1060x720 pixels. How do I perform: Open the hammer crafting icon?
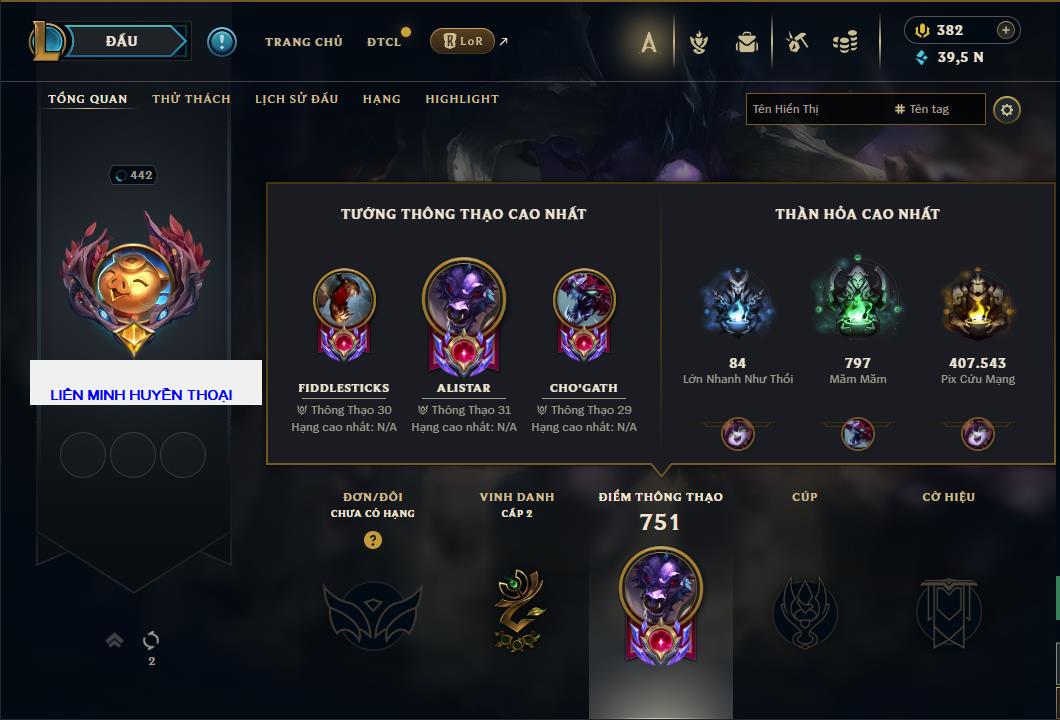[x=796, y=42]
